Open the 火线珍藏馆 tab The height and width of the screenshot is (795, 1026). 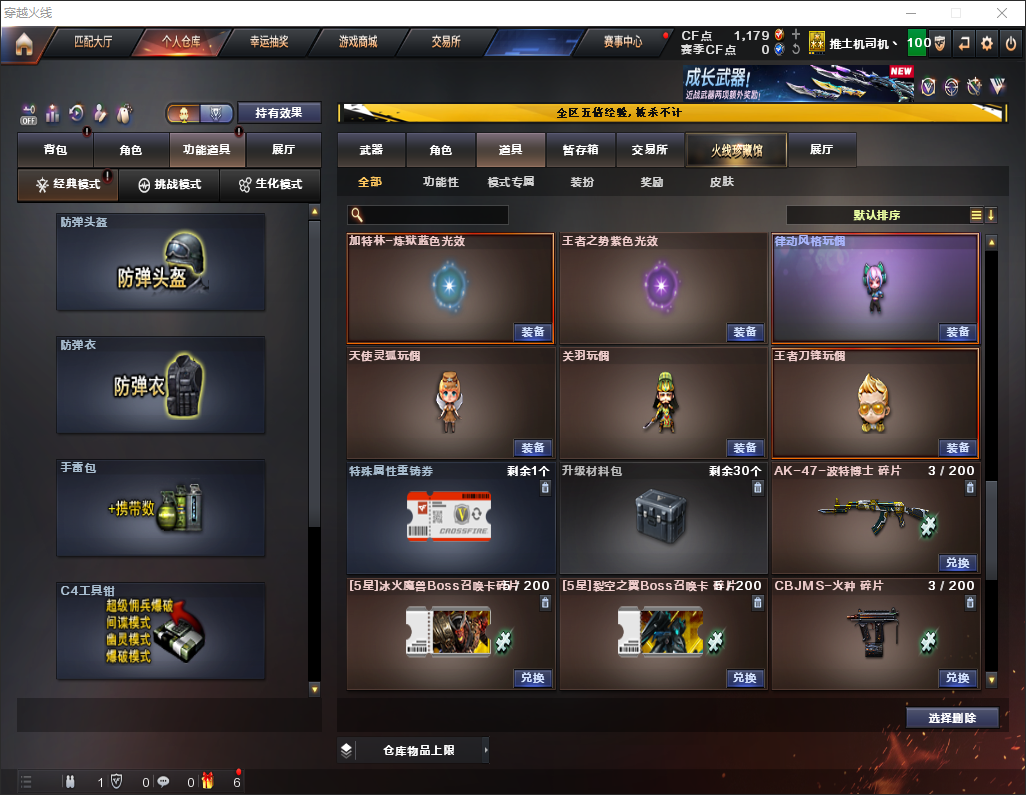[736, 150]
